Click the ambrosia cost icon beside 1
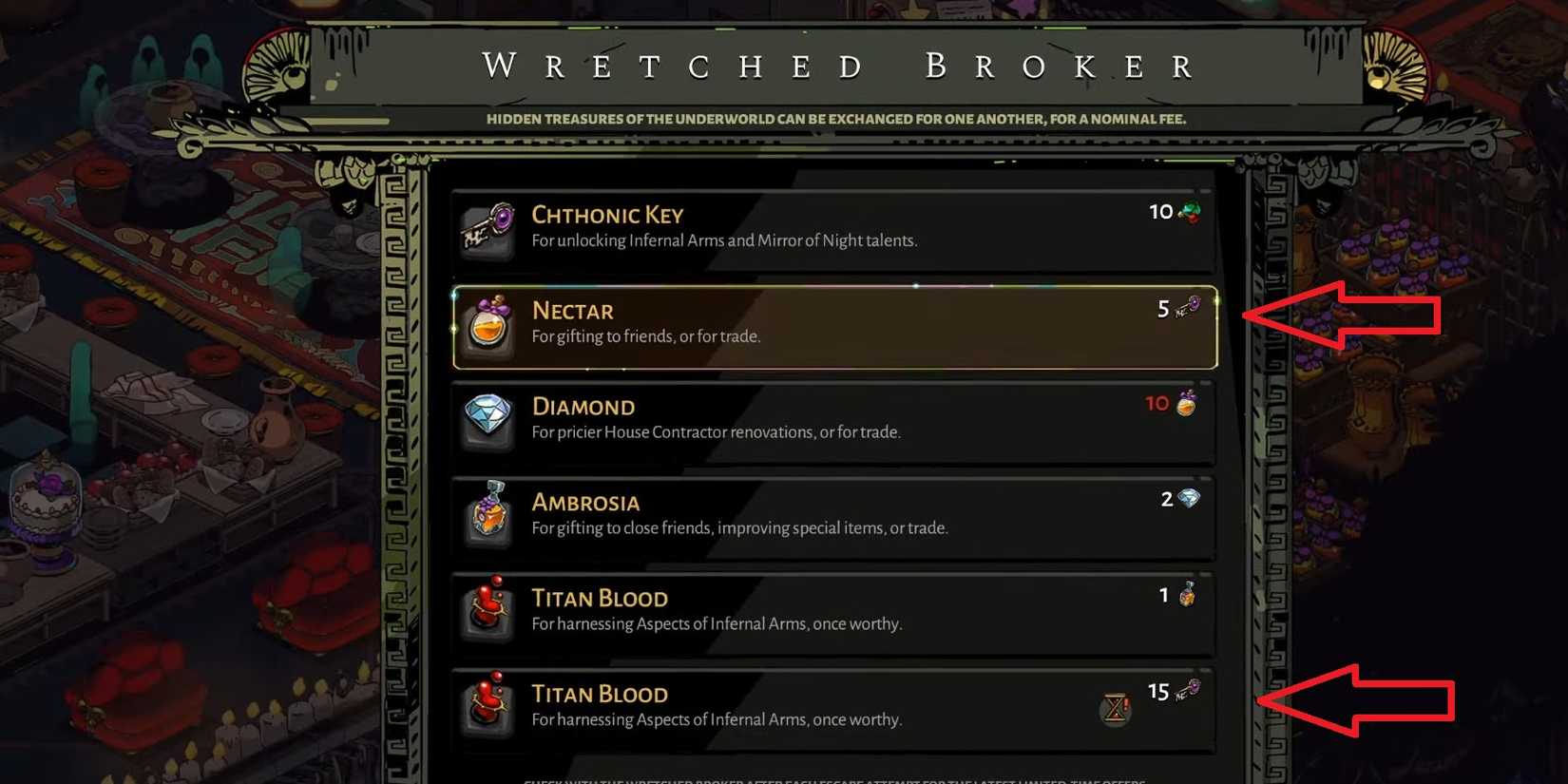The width and height of the screenshot is (1568, 784). click(1188, 594)
